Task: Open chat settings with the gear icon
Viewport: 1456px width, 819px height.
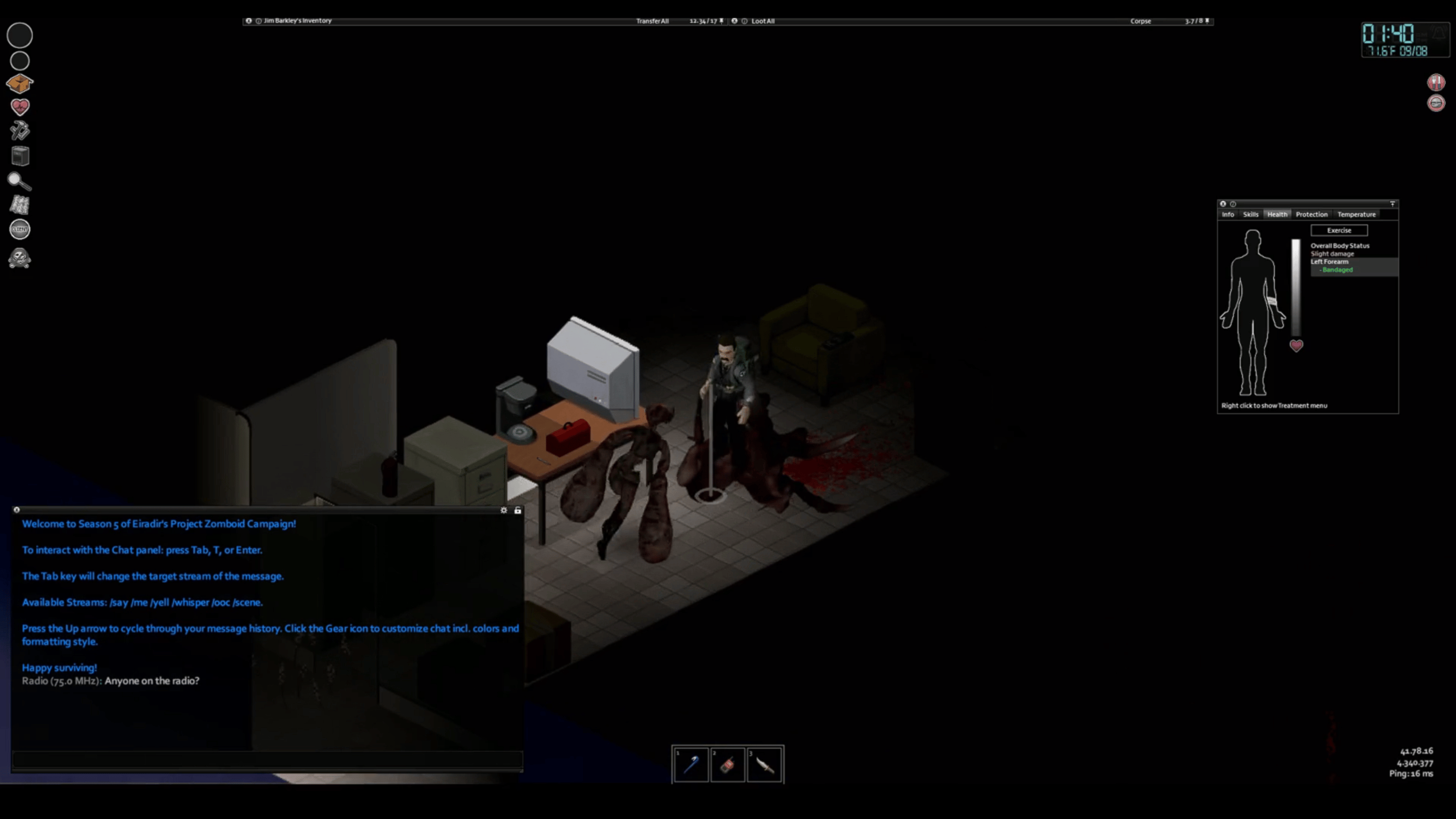Action: coord(504,510)
